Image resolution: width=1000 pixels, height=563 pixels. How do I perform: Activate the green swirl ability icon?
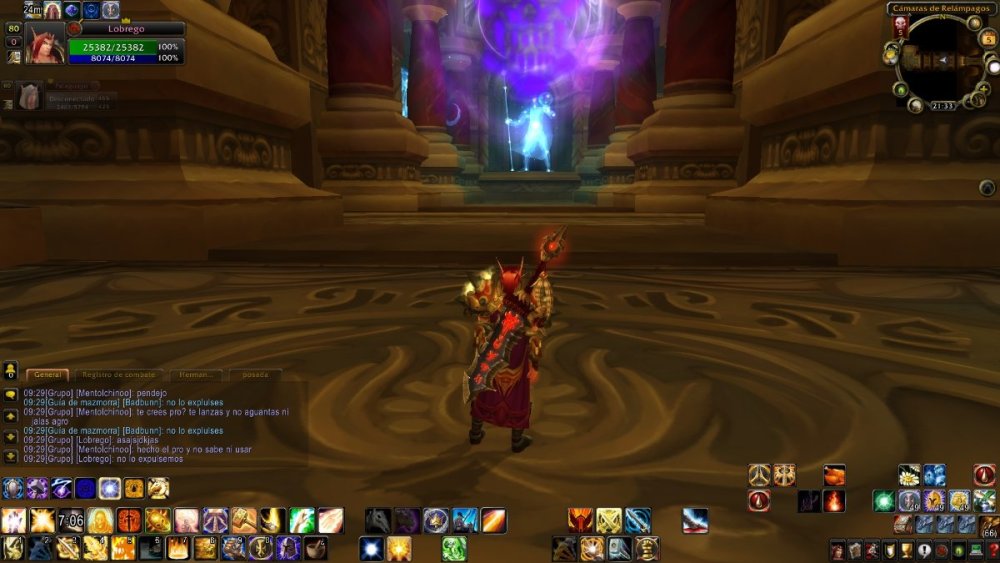454,548
